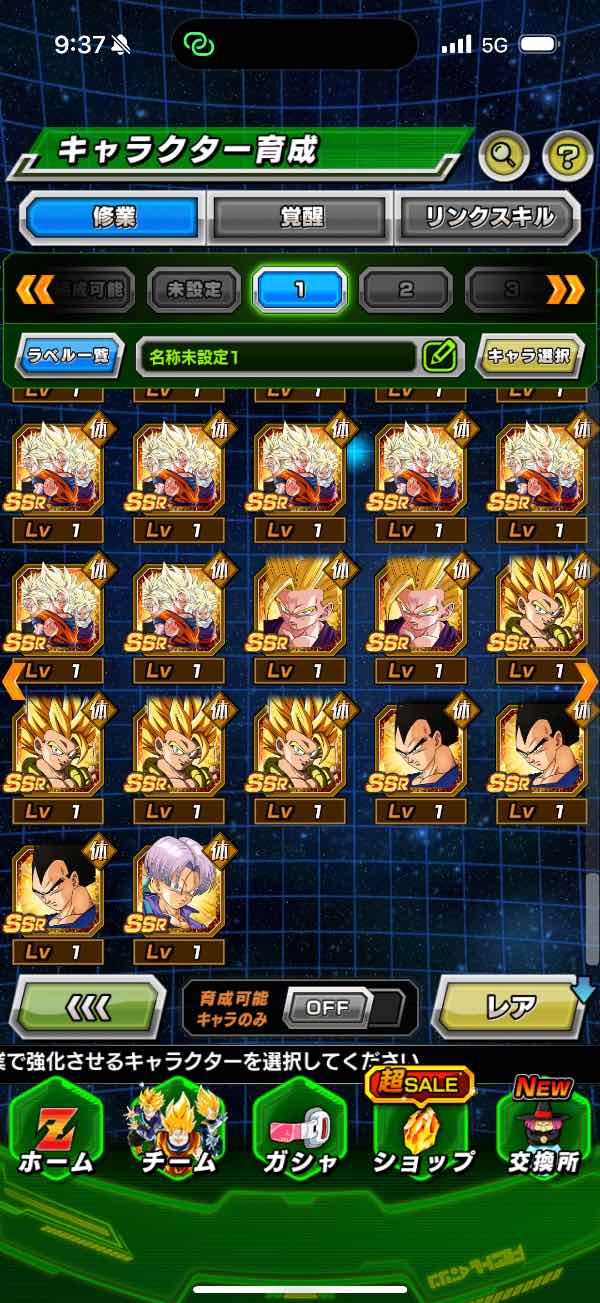The height and width of the screenshot is (1303, 600).
Task: Tap the キャラ選択 button
Action: click(x=529, y=355)
